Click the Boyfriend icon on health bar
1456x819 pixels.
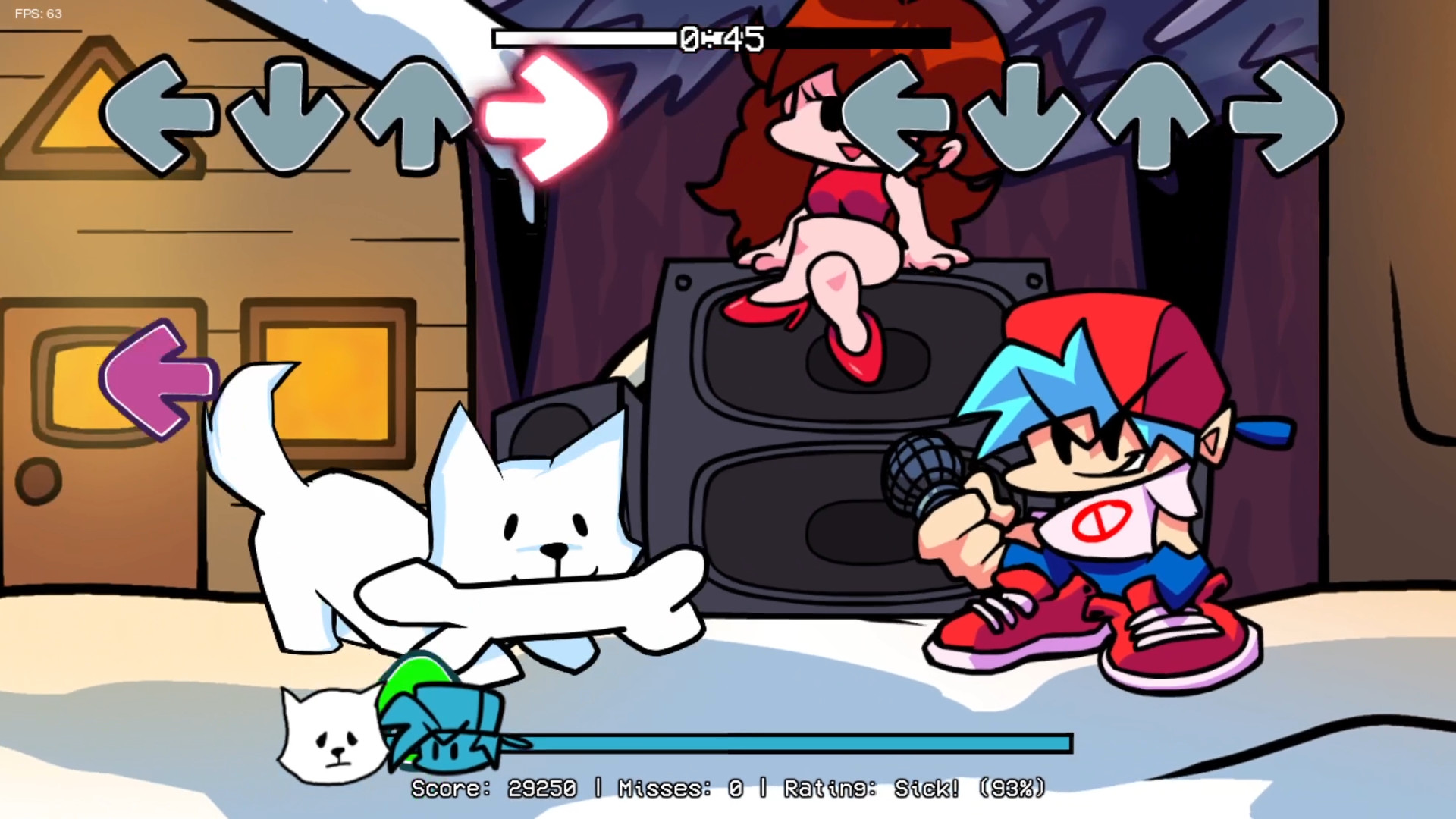pyautogui.click(x=440, y=732)
